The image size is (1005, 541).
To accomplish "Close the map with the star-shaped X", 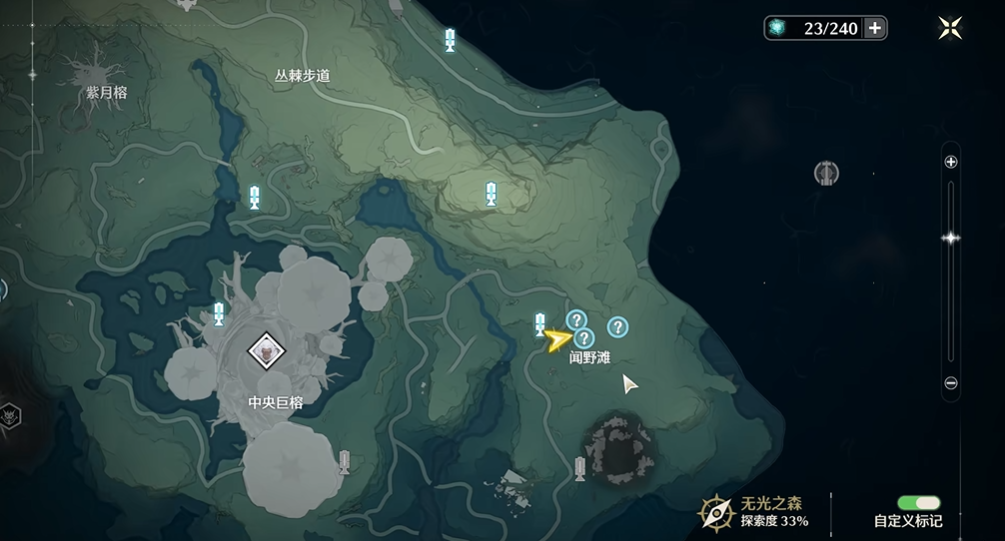I will click(x=950, y=28).
